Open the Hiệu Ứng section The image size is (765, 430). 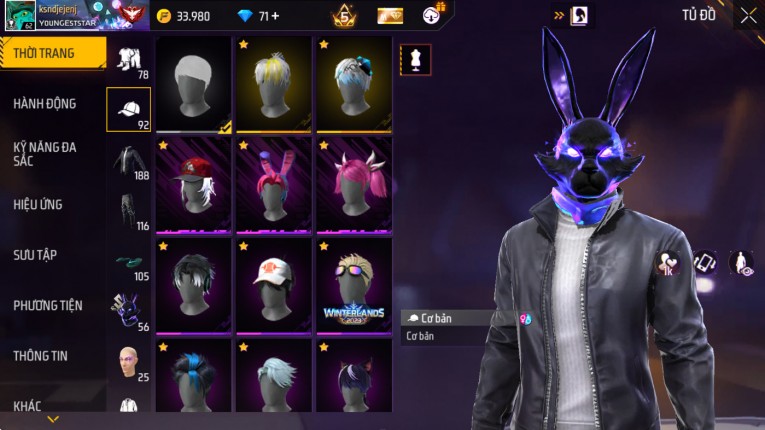click(x=38, y=204)
